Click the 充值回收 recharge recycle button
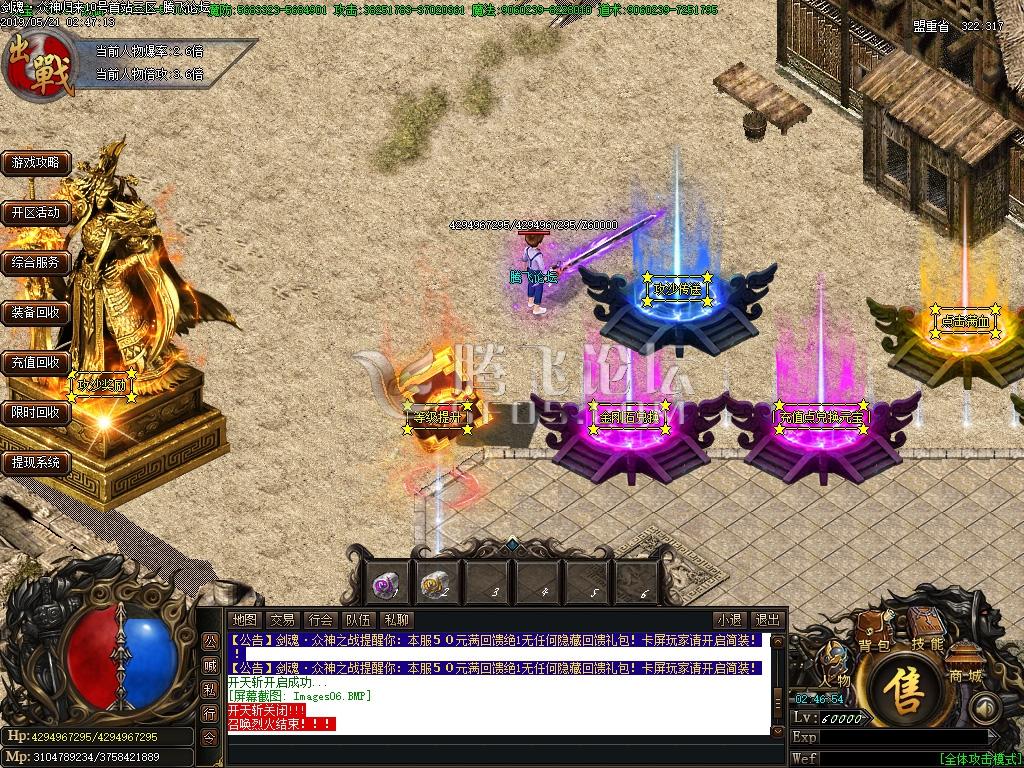Screen dimensions: 1024x768 (36, 362)
